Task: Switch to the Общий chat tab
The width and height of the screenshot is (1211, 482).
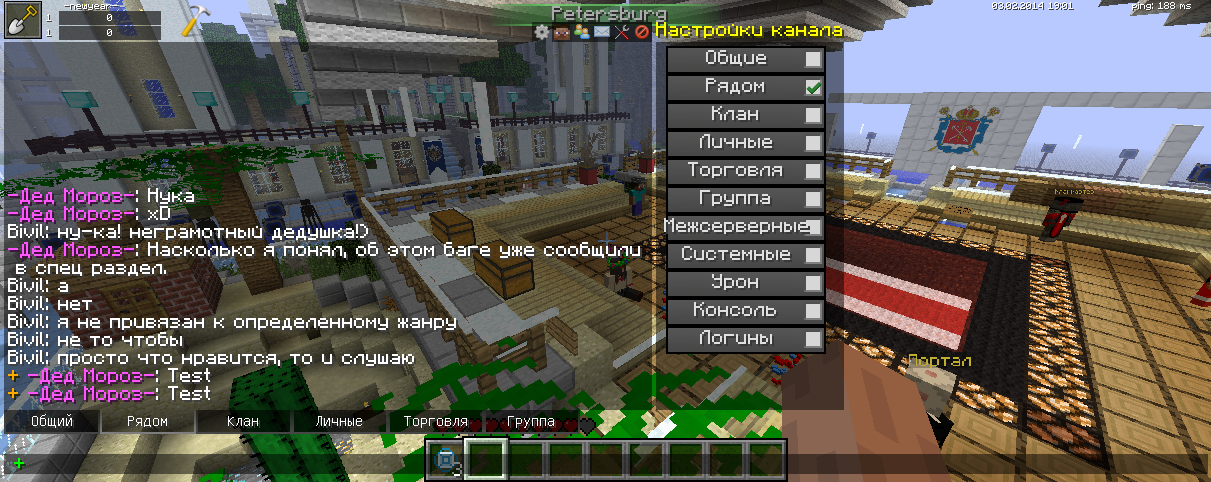Action: coord(51,422)
